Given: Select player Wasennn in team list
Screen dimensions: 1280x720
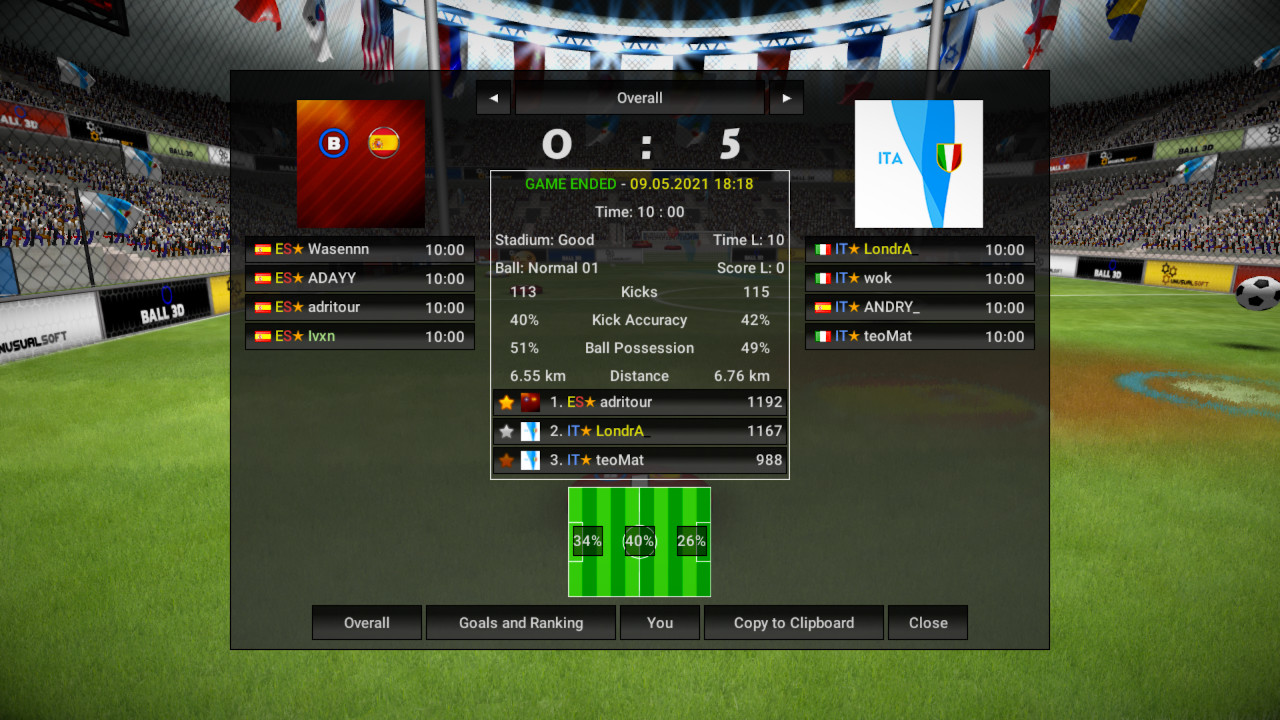Looking at the screenshot, I should [x=359, y=250].
